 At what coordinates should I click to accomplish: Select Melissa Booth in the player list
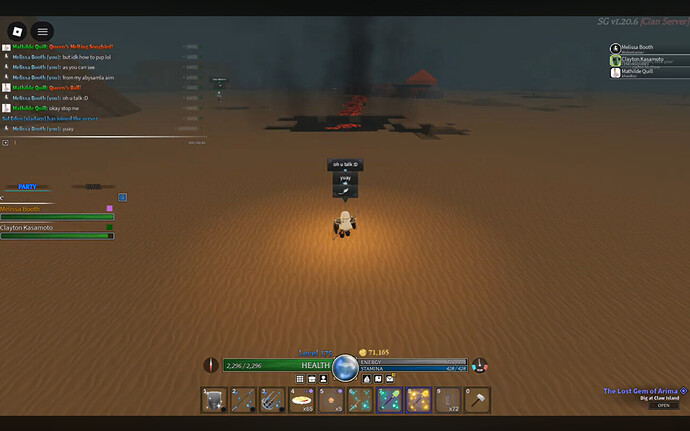tap(636, 47)
